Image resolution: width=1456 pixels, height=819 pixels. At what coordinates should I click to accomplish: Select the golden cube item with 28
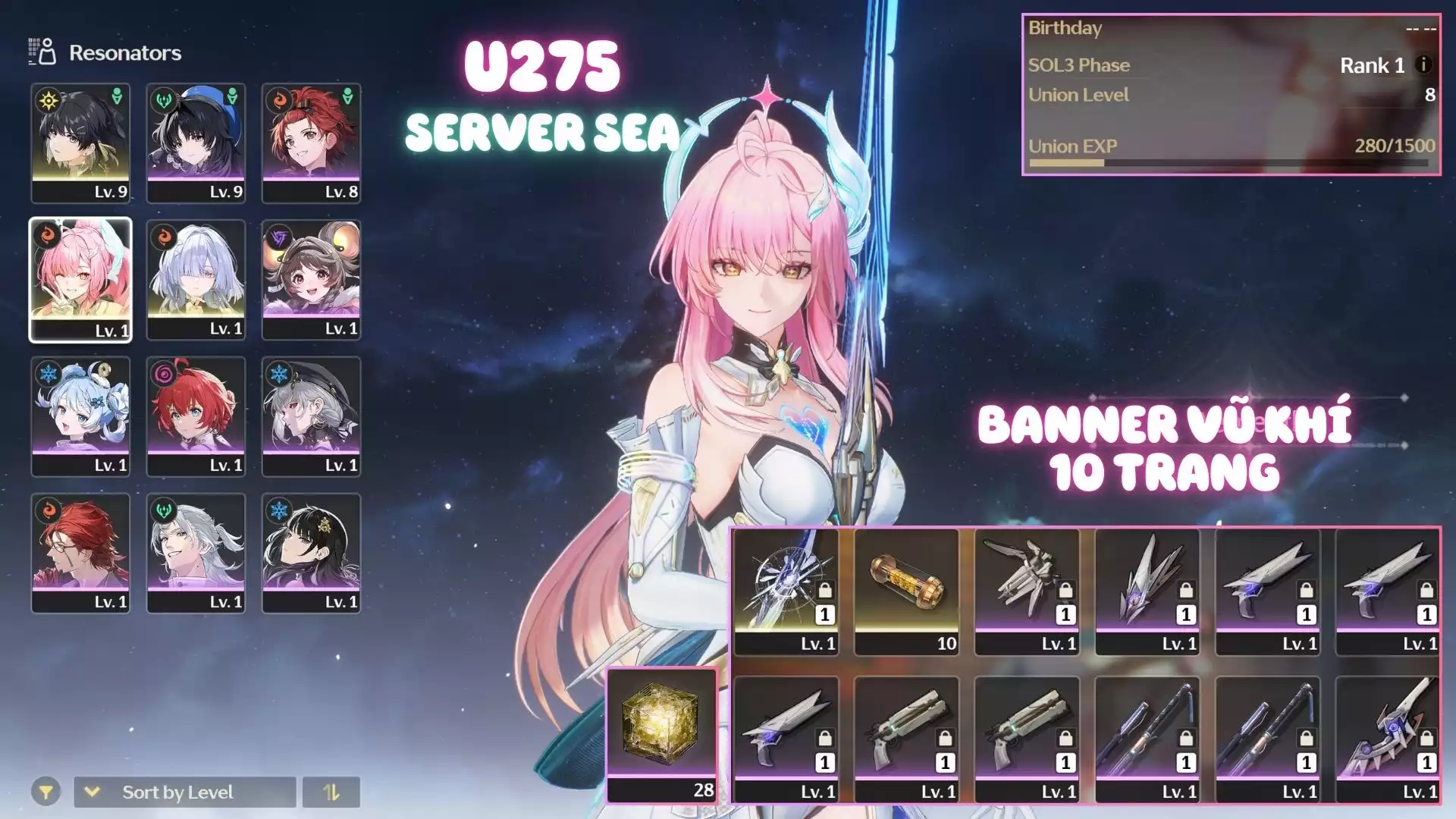click(x=661, y=734)
